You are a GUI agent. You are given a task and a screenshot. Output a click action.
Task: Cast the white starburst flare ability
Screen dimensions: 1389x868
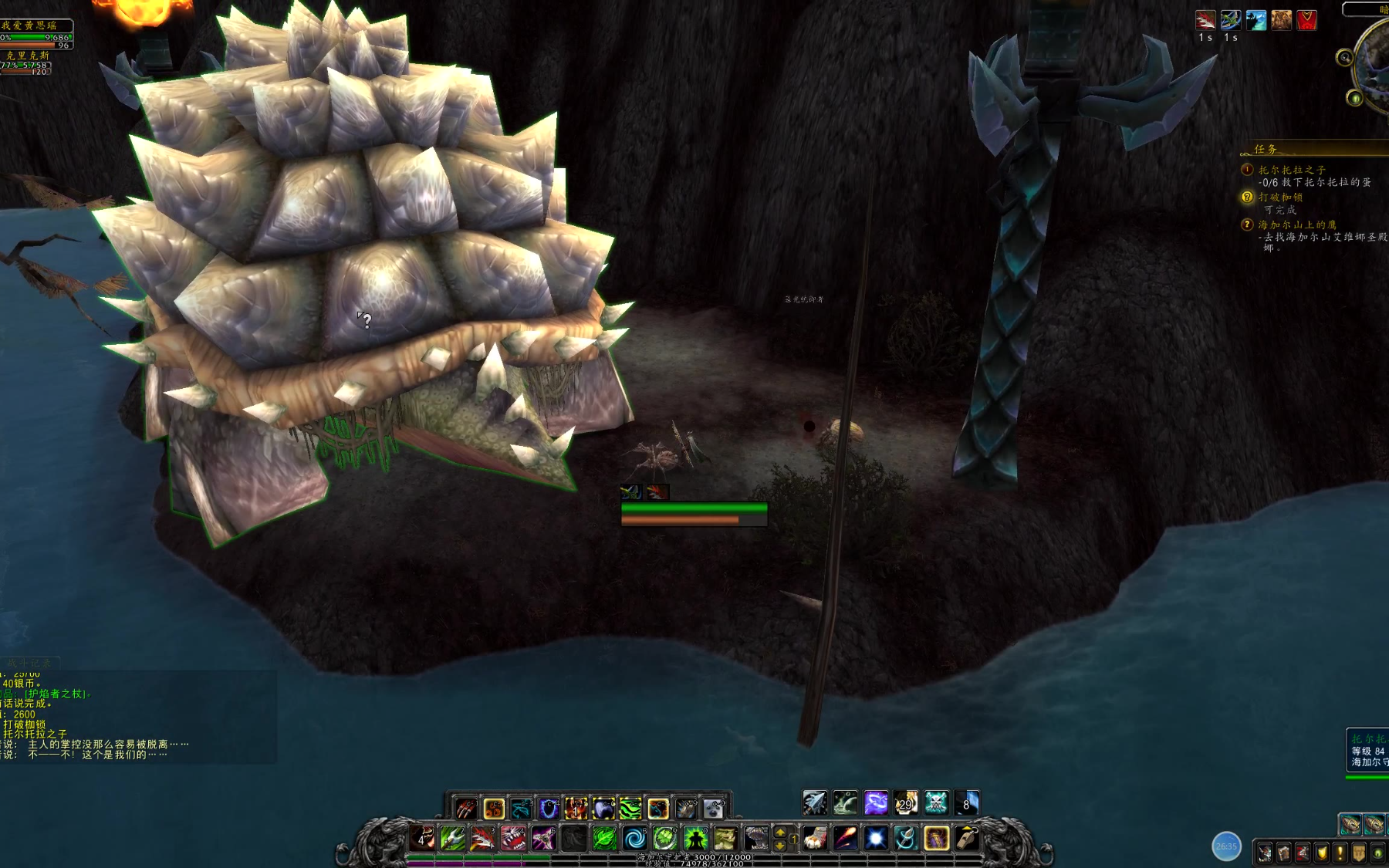tap(876, 838)
